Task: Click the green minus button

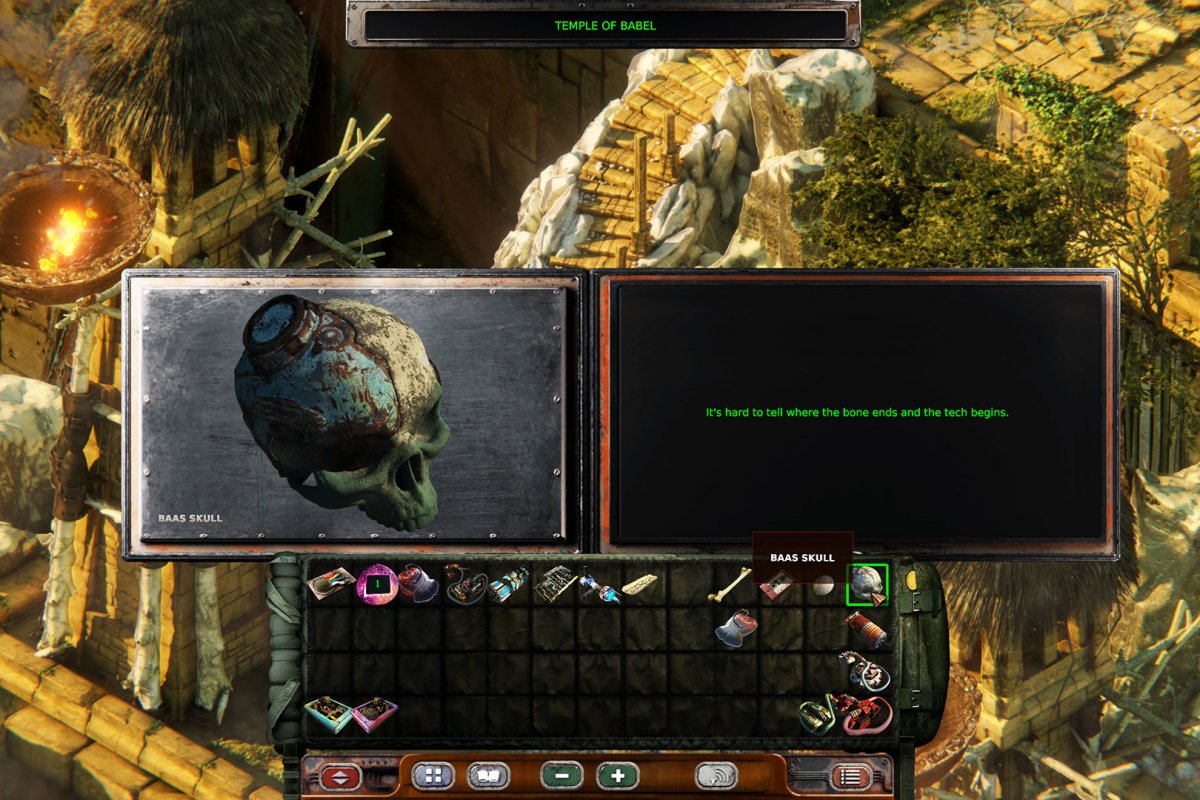Action: tap(562, 776)
